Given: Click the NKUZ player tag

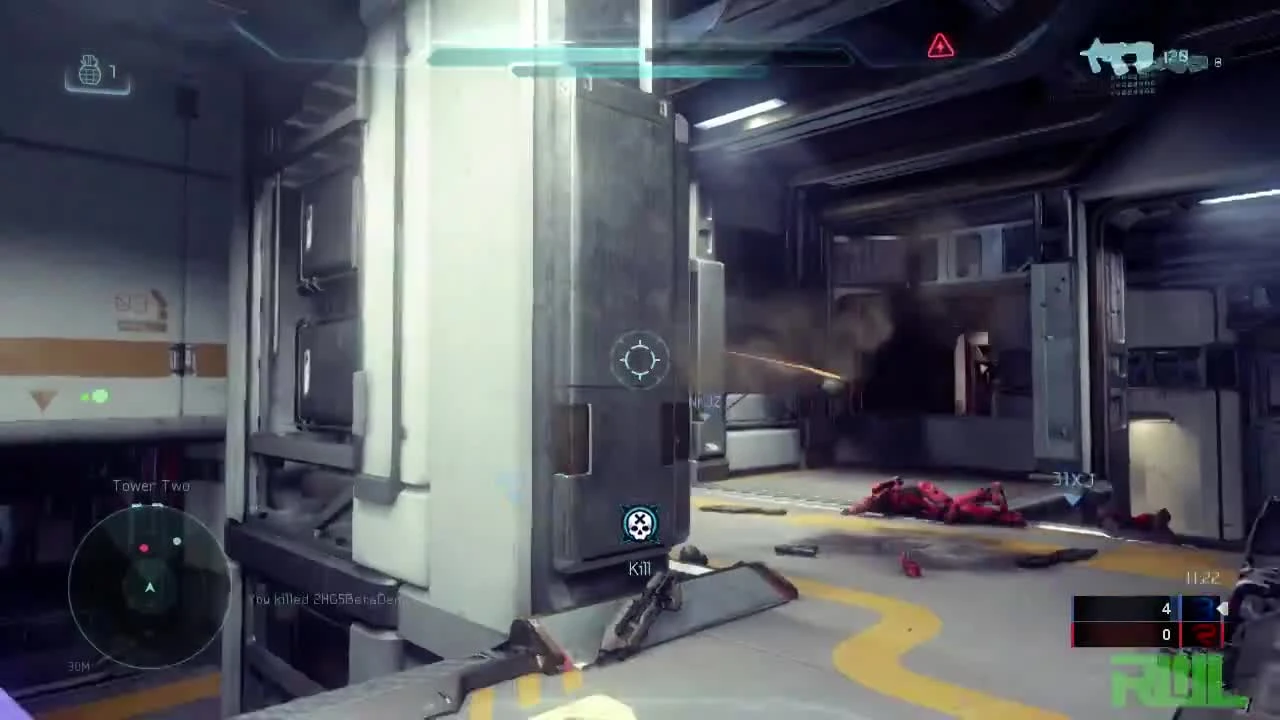Looking at the screenshot, I should pyautogui.click(x=707, y=402).
